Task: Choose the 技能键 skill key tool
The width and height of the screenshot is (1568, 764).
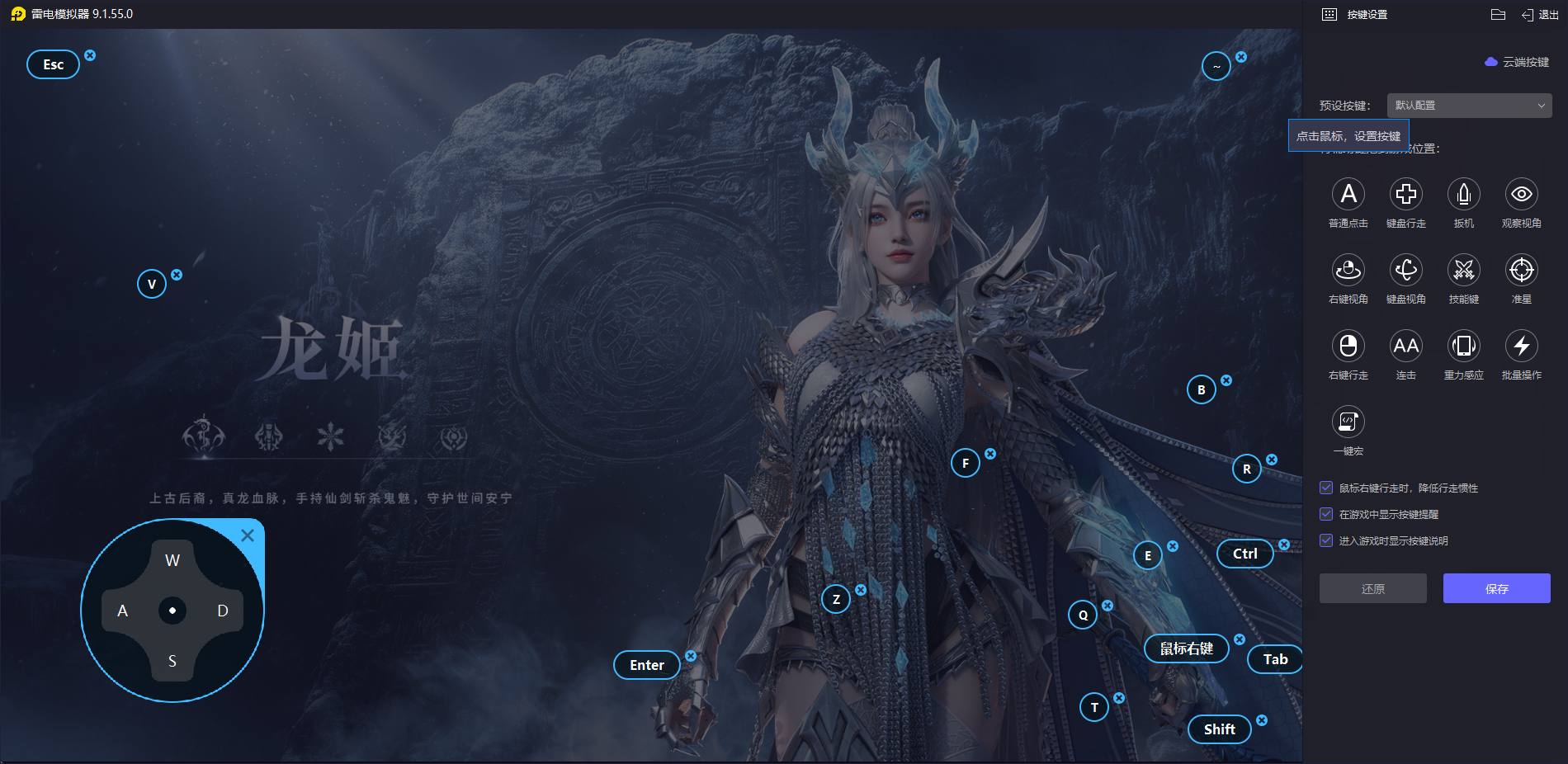Action: [x=1464, y=271]
